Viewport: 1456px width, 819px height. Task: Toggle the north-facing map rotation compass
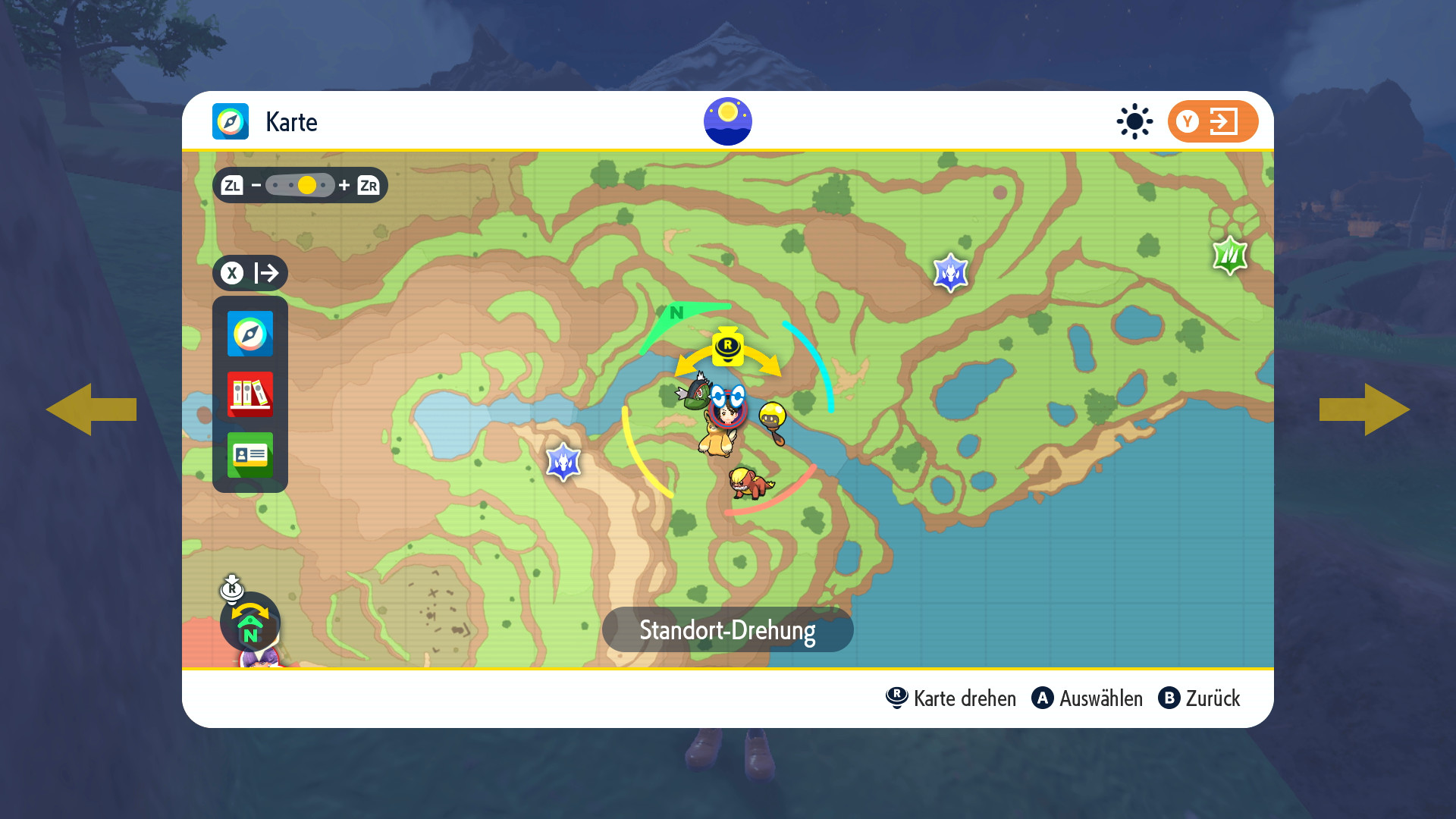tap(250, 623)
